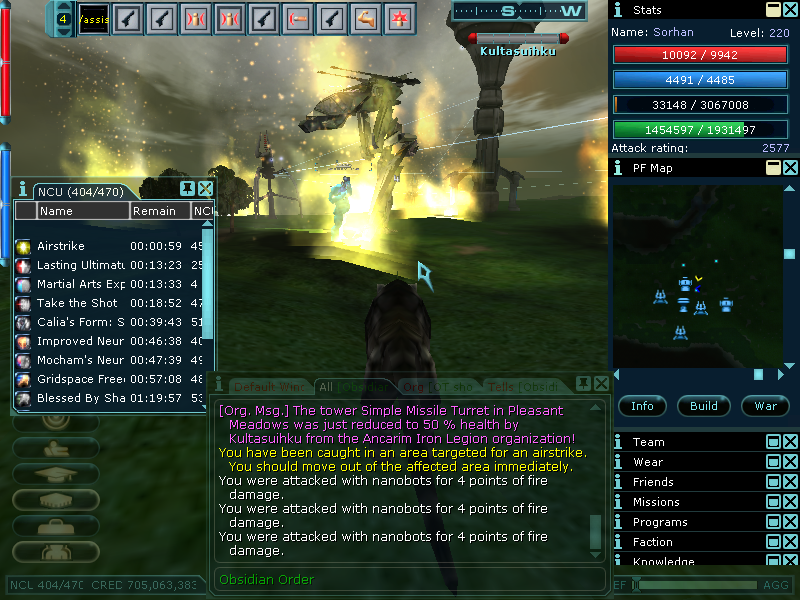Open the Info panel button
The height and width of the screenshot is (600, 800).
tap(642, 406)
